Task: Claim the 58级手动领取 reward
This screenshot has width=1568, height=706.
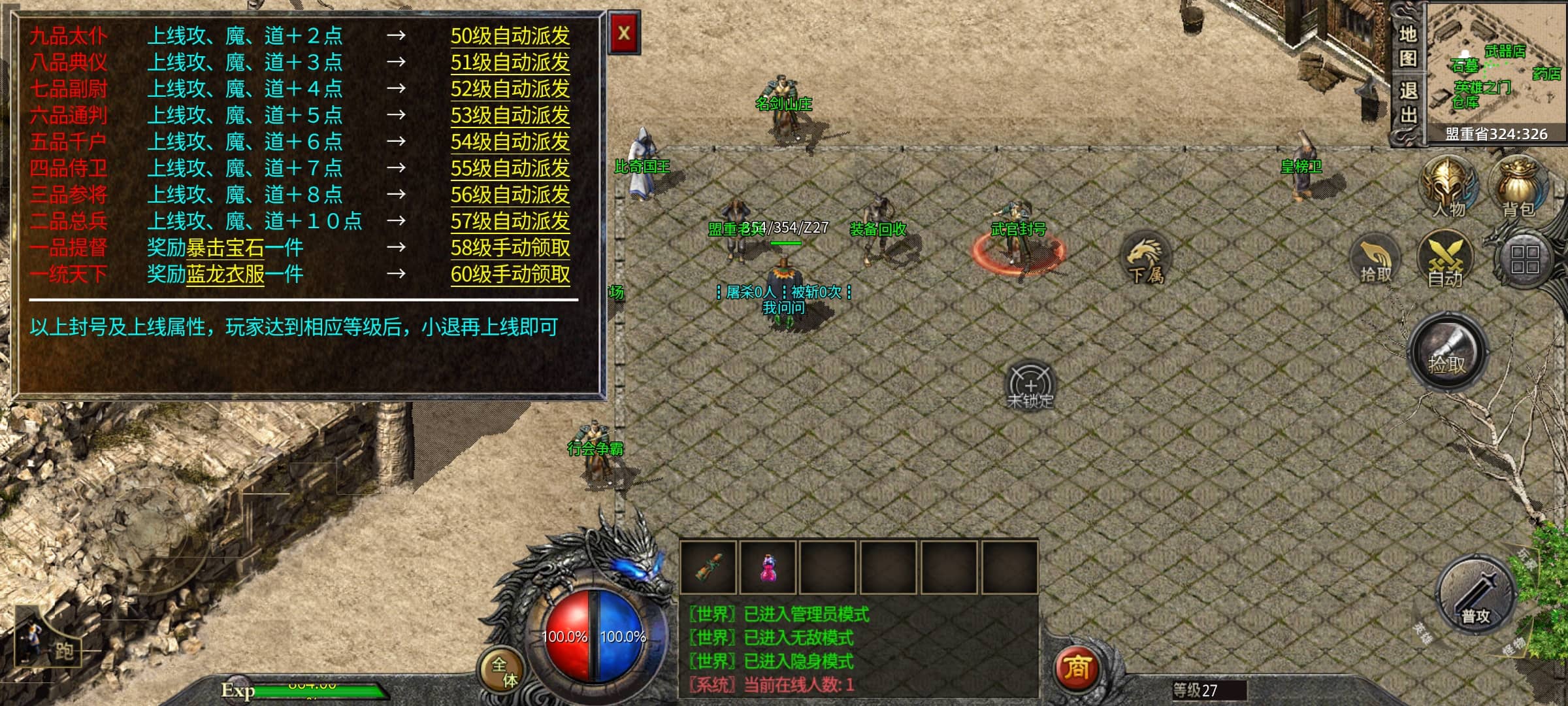Action: 510,248
